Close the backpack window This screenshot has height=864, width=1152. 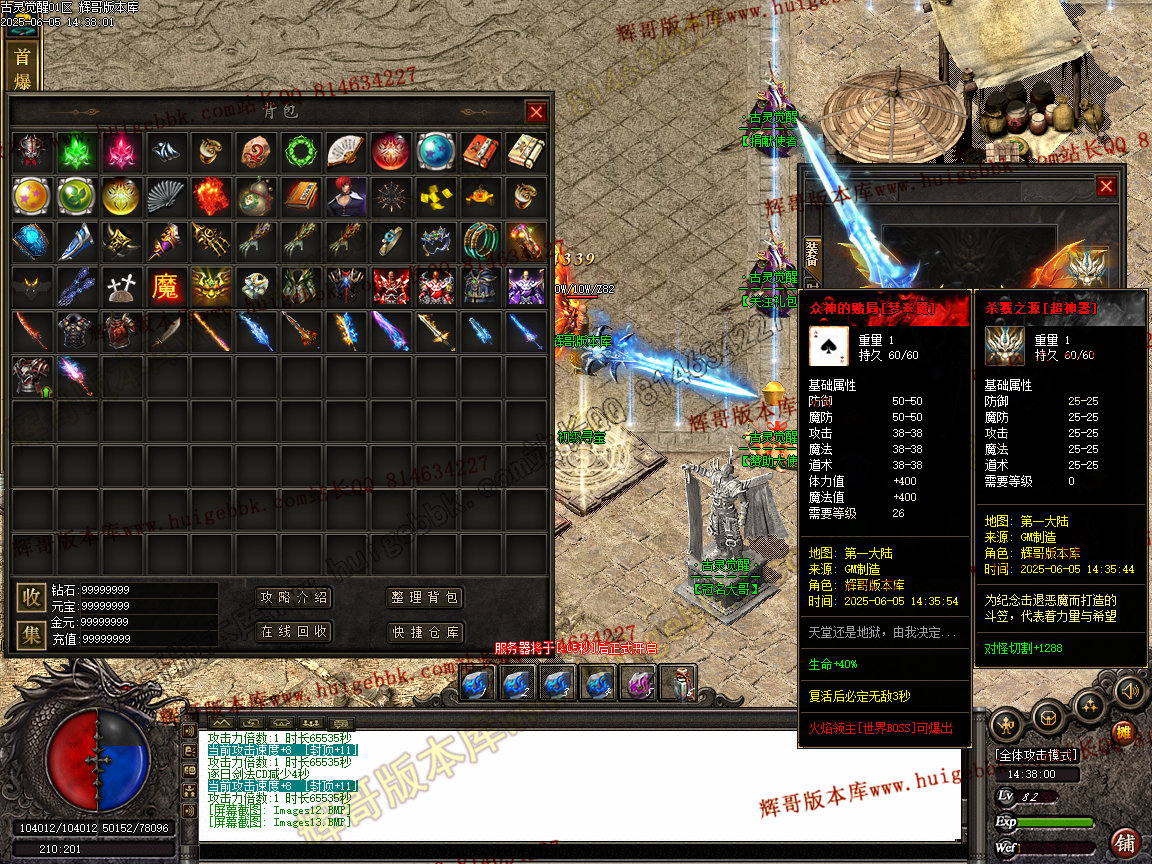[x=536, y=112]
